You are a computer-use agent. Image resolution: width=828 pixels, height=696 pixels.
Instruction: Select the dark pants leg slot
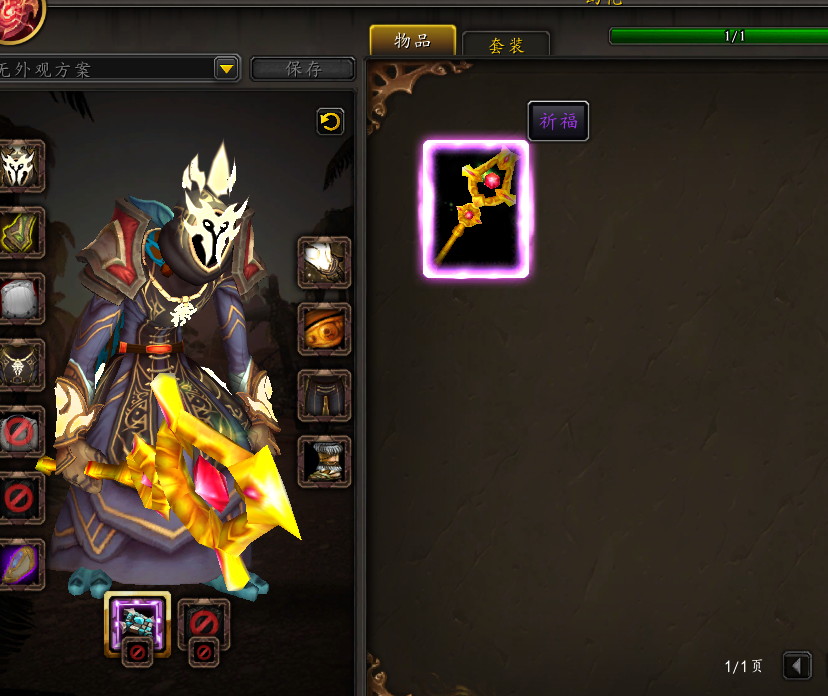pyautogui.click(x=324, y=395)
